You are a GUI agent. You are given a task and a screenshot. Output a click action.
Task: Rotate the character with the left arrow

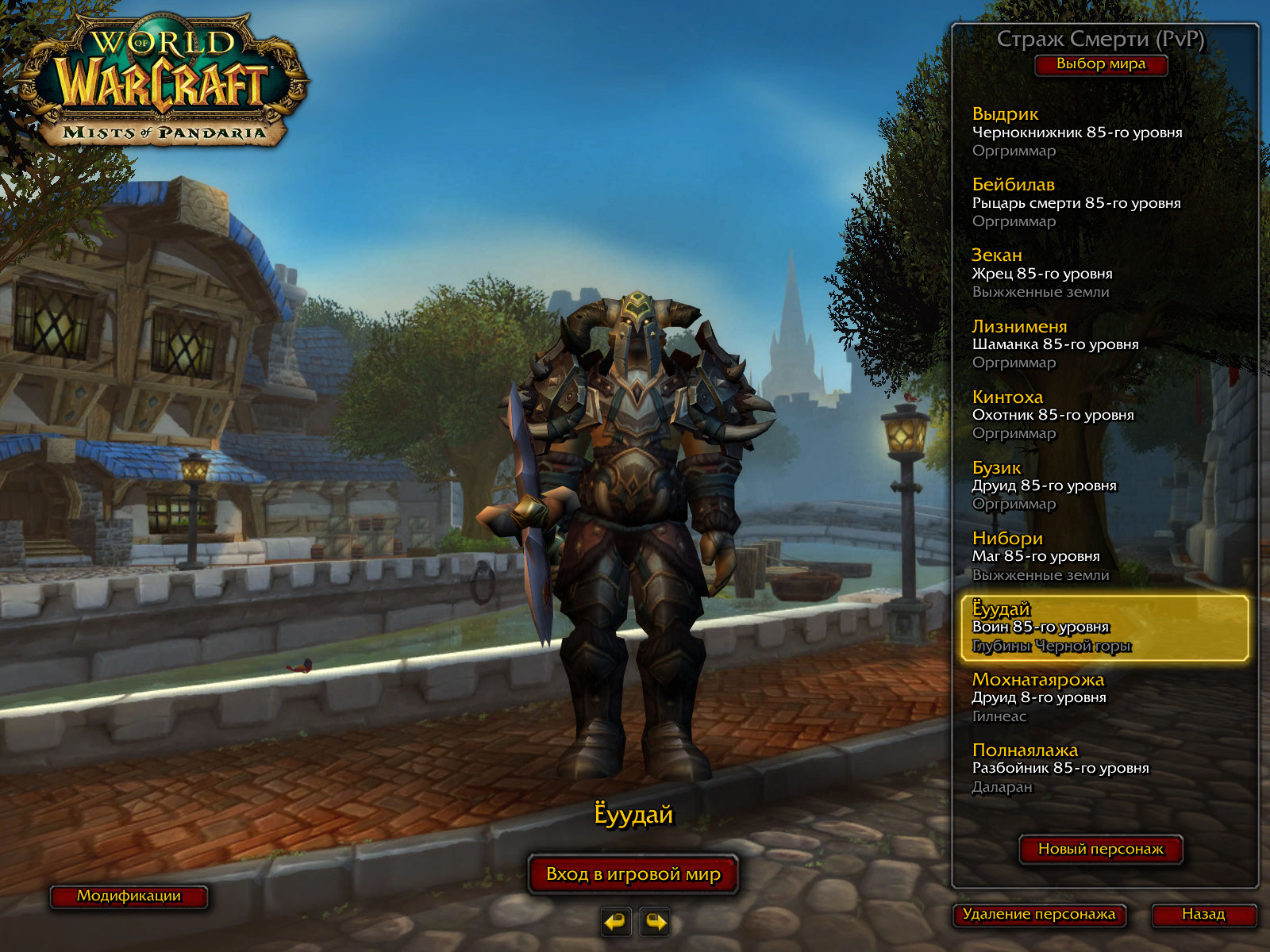tap(615, 922)
